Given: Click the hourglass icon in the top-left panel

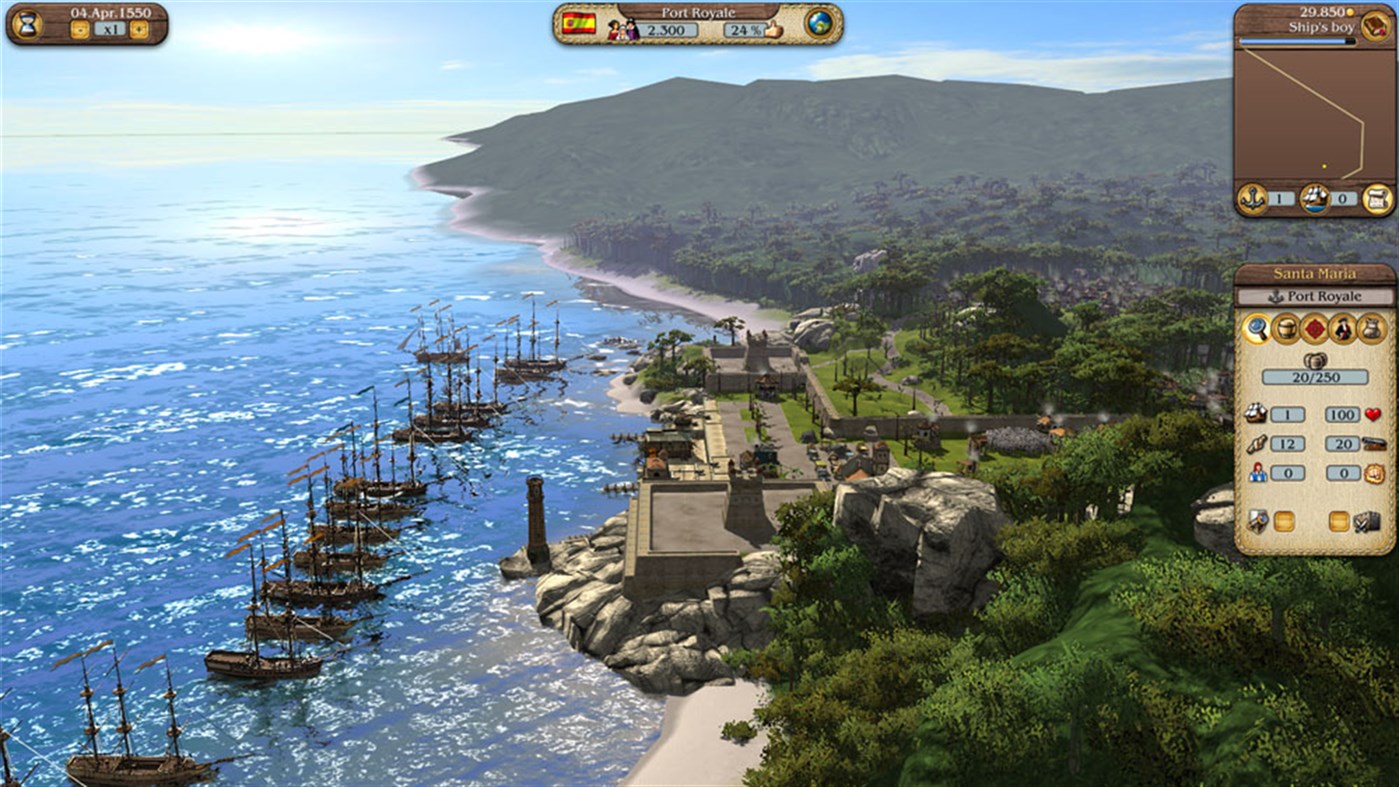Looking at the screenshot, I should [x=27, y=25].
